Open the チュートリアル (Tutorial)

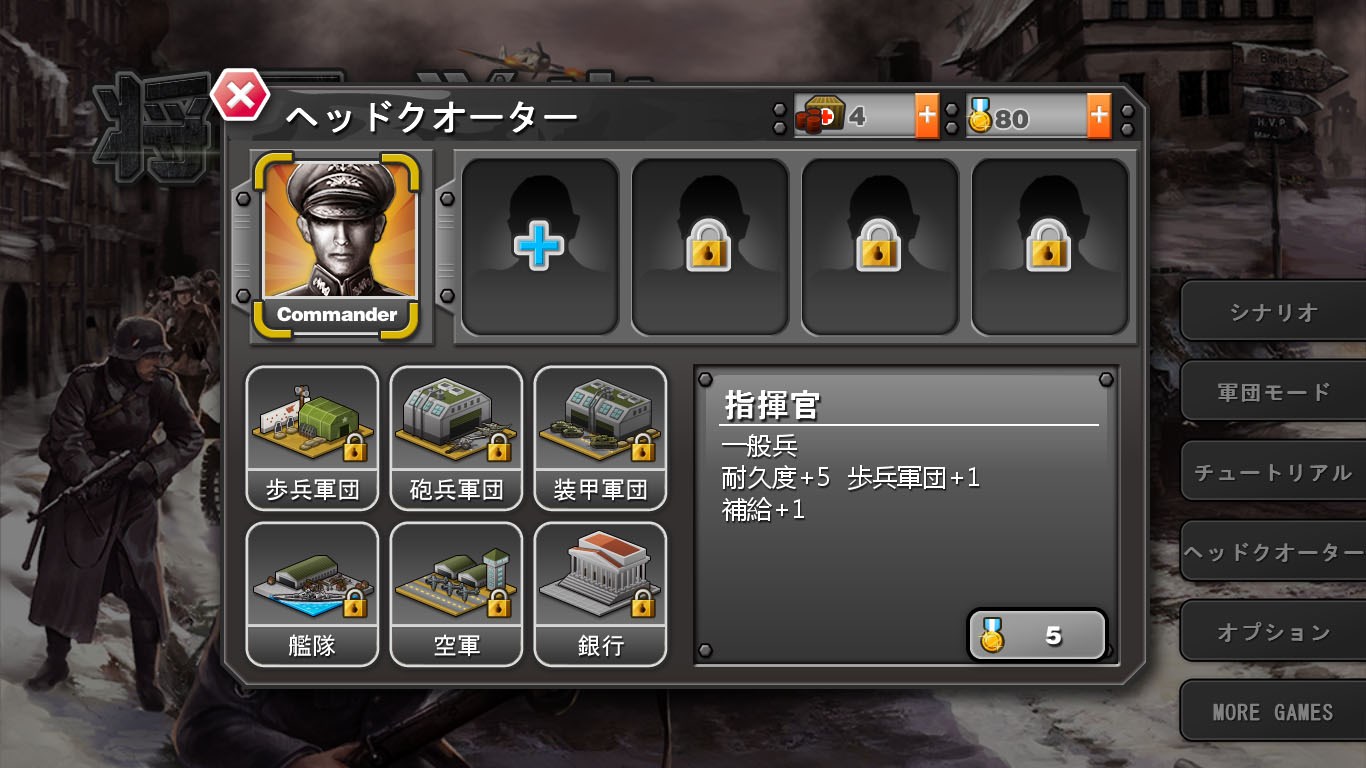click(1272, 471)
